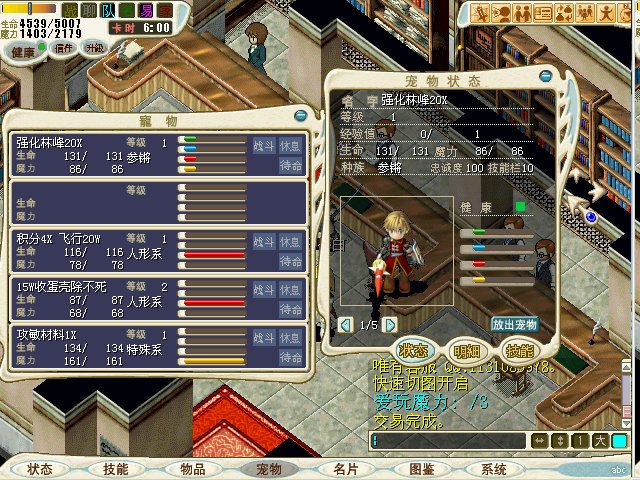Show the next pet with right arrow
The image size is (640, 480).
390,325
